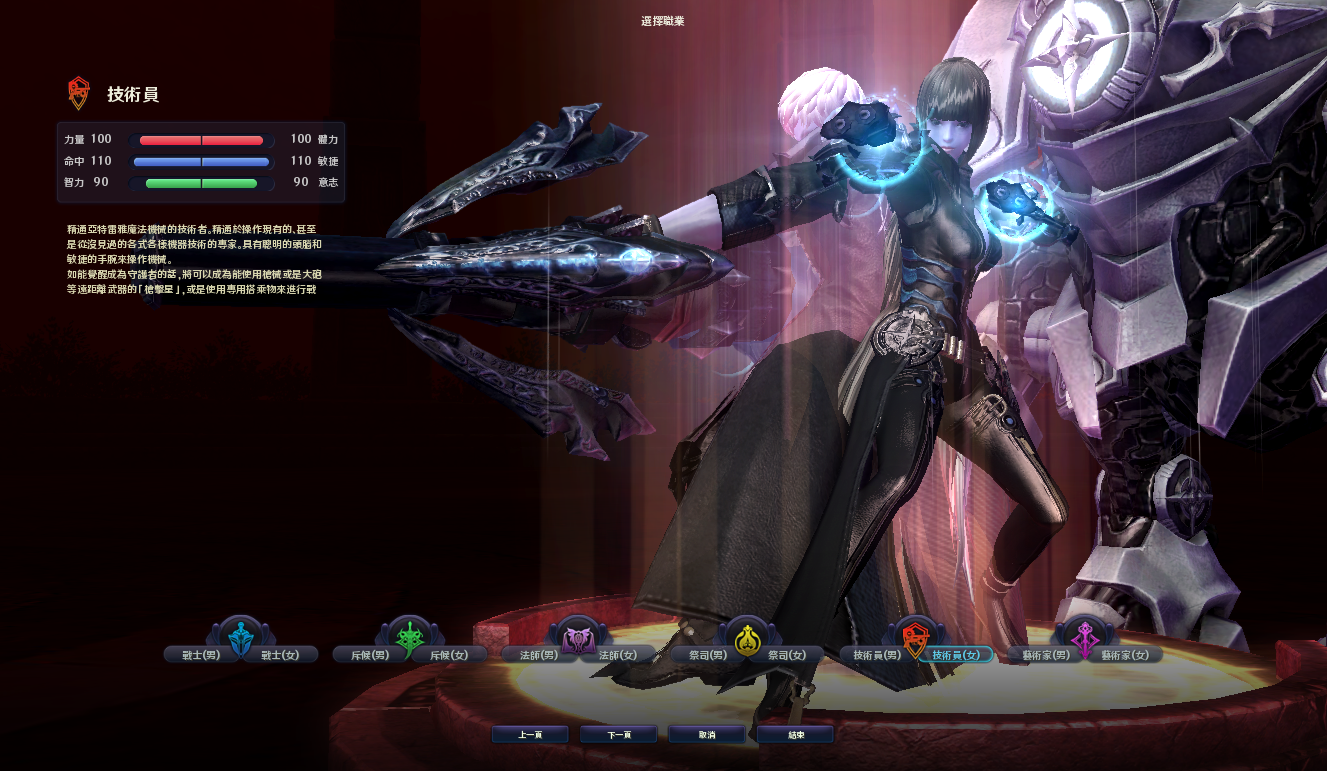This screenshot has height=771, width=1327.
Task: Select the male Priest class 祭司(男)
Action: pos(704,655)
